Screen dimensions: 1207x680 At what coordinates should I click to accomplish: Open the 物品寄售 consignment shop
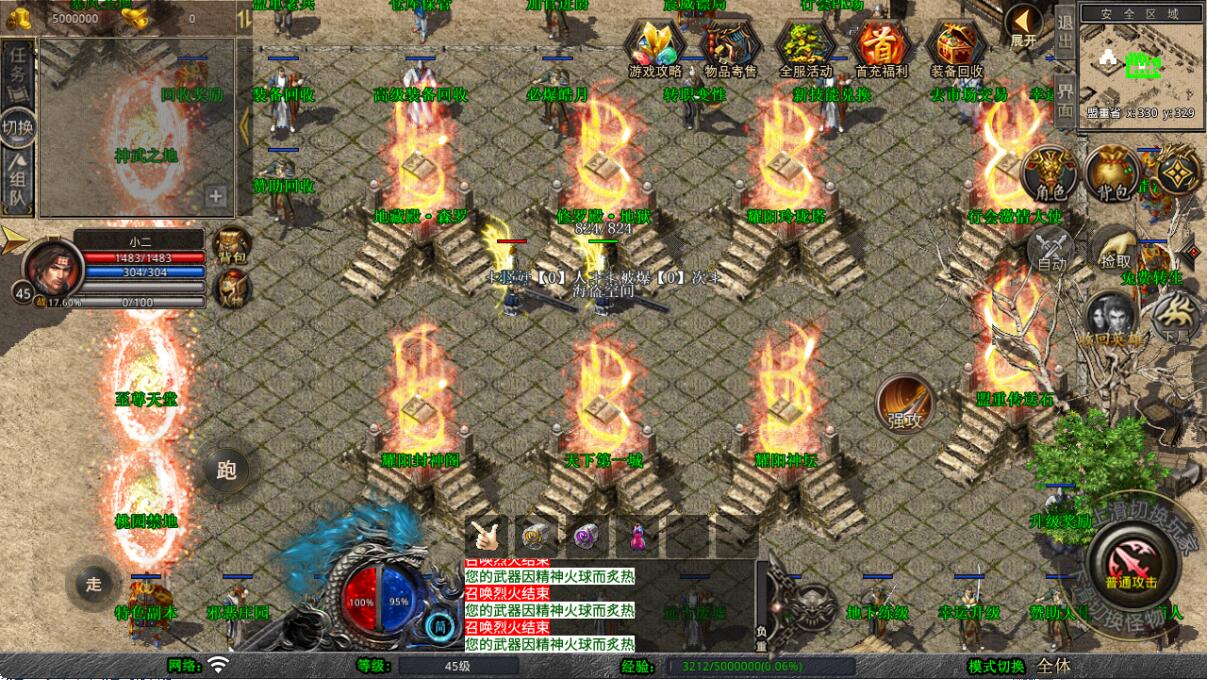coord(730,48)
